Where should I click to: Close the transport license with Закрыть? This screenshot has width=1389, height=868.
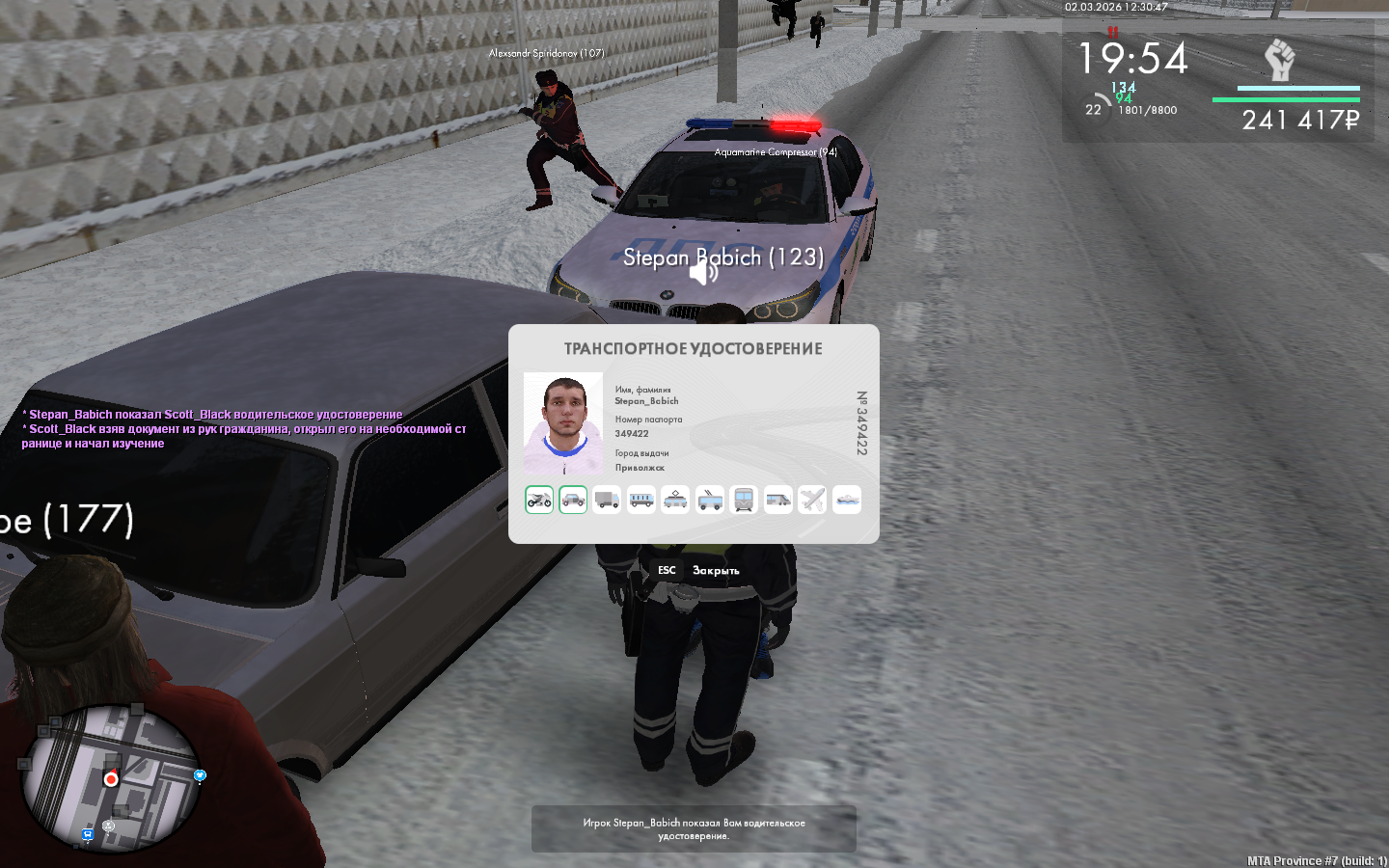715,571
